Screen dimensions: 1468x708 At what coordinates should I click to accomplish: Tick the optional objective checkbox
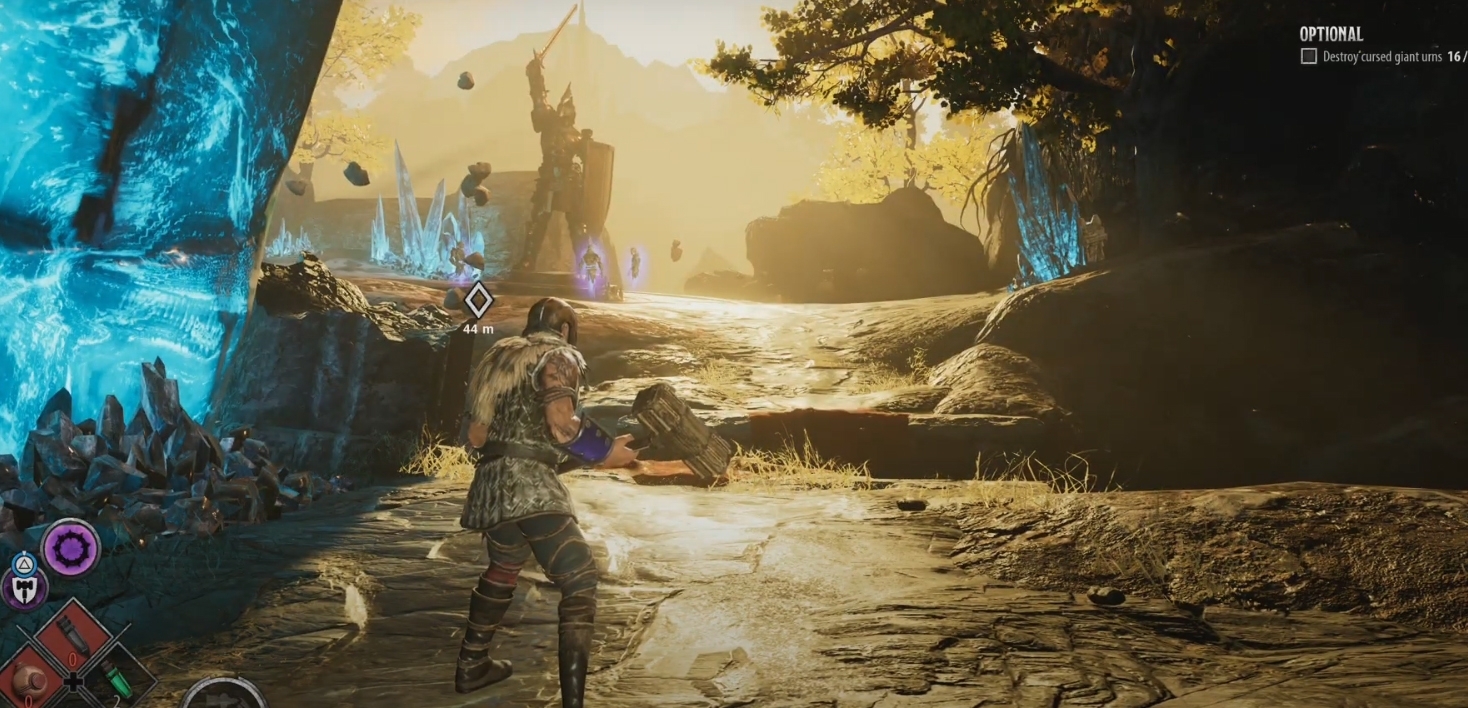(x=1308, y=57)
